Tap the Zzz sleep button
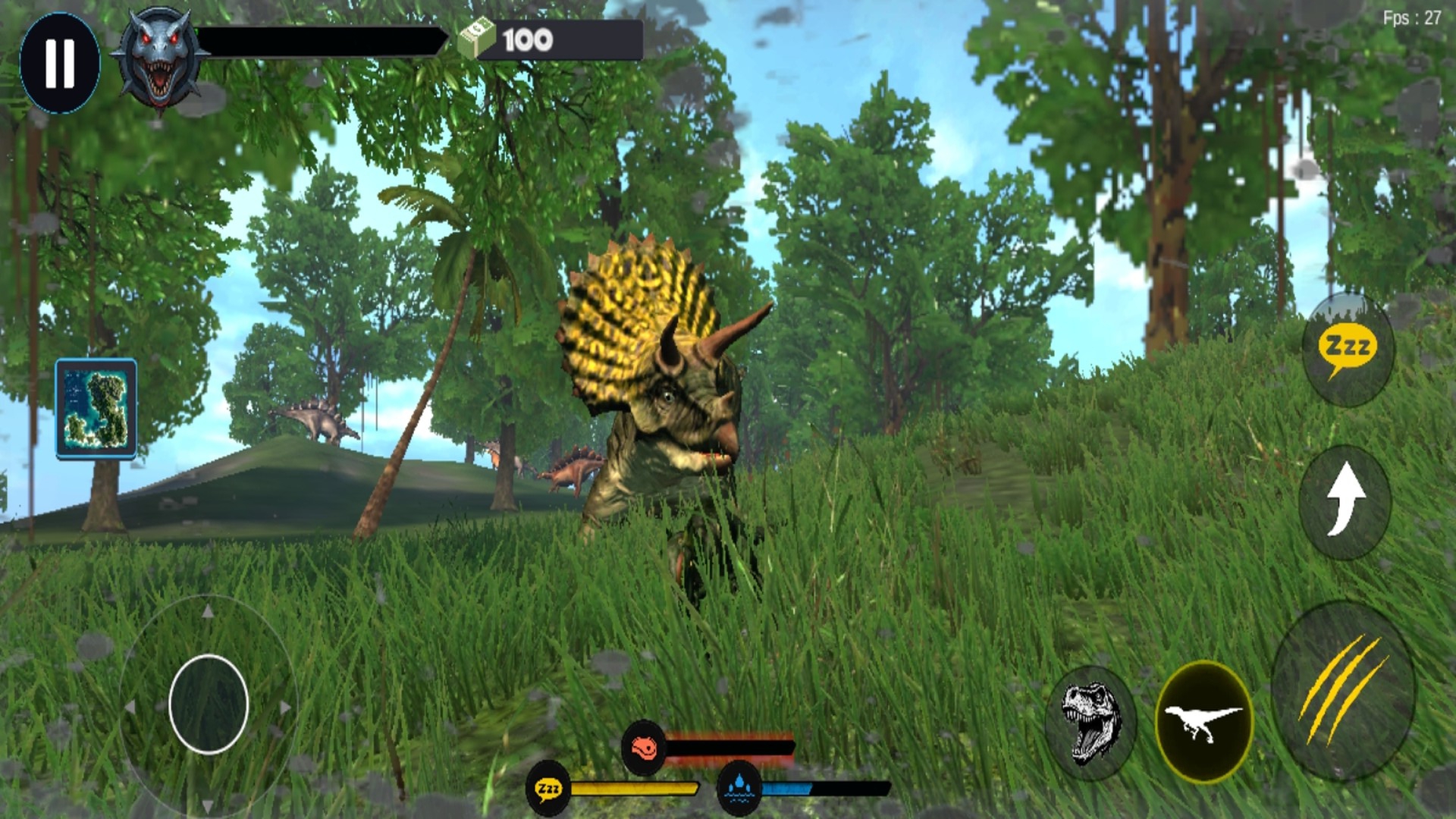Image resolution: width=1456 pixels, height=819 pixels. [1348, 350]
